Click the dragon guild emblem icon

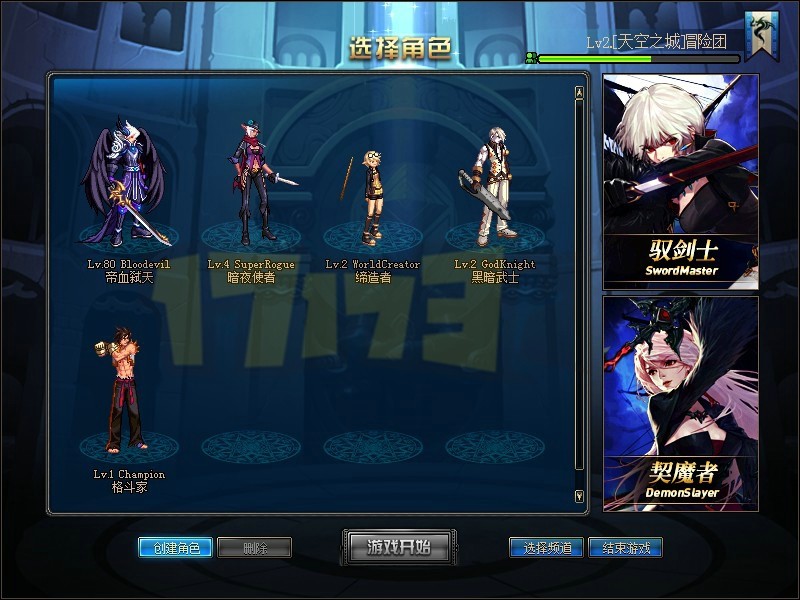(x=762, y=36)
